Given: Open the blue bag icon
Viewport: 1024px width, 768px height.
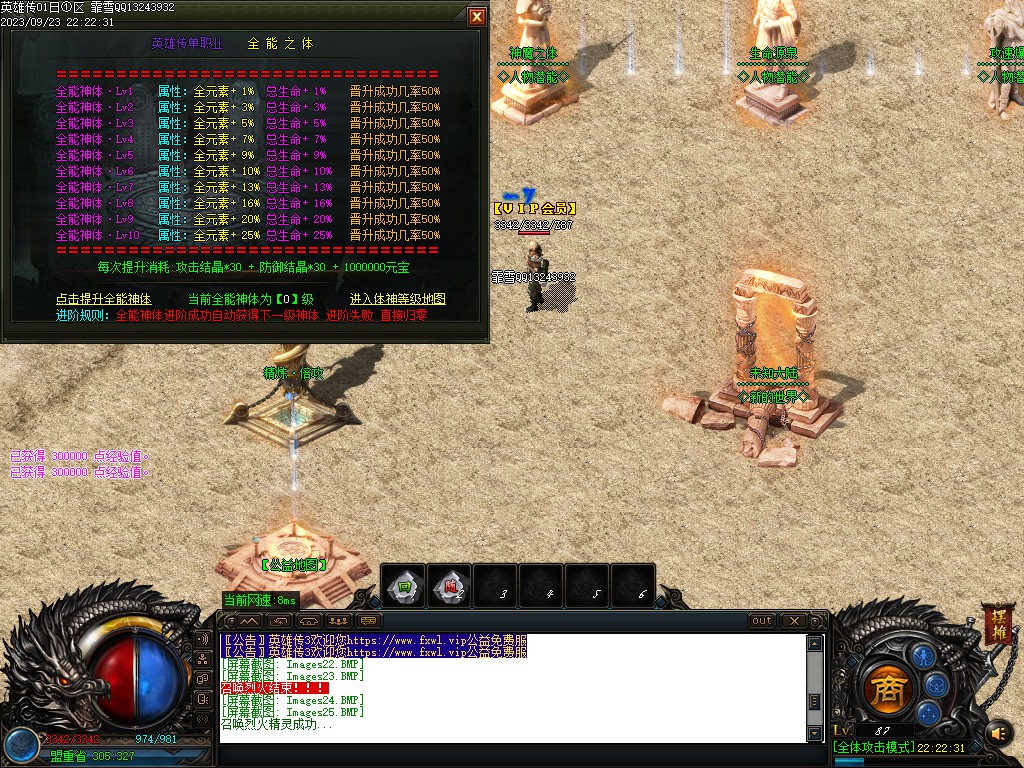Looking at the screenshot, I should click(936, 684).
